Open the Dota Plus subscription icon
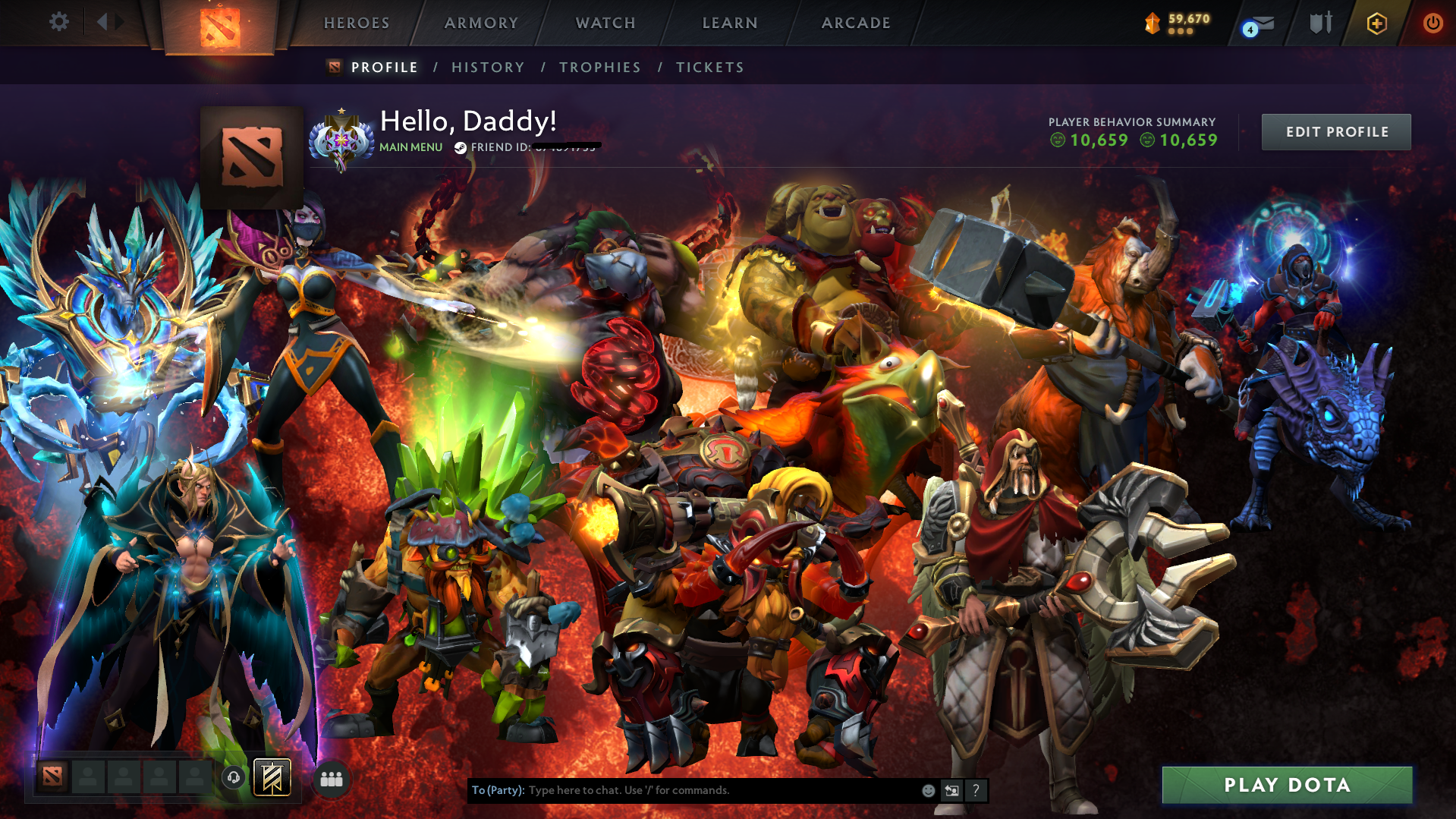Viewport: 1456px width, 819px height. click(x=1376, y=23)
